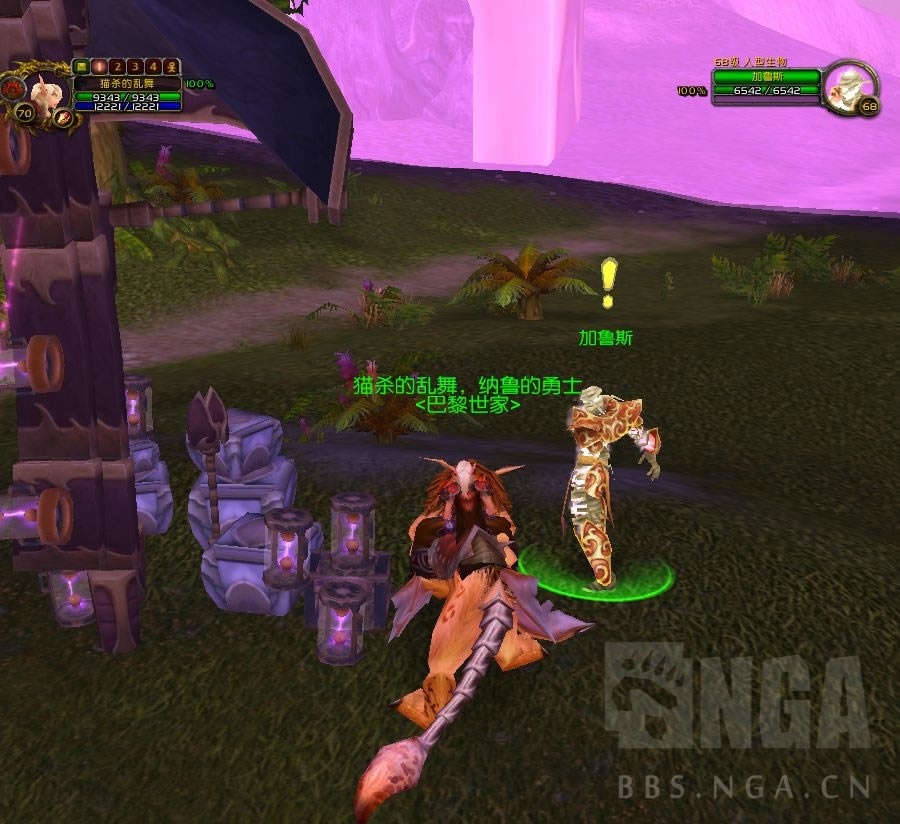Viewport: 900px width, 824px height.
Task: Click the figure icon button above player frame
Action: point(171,67)
